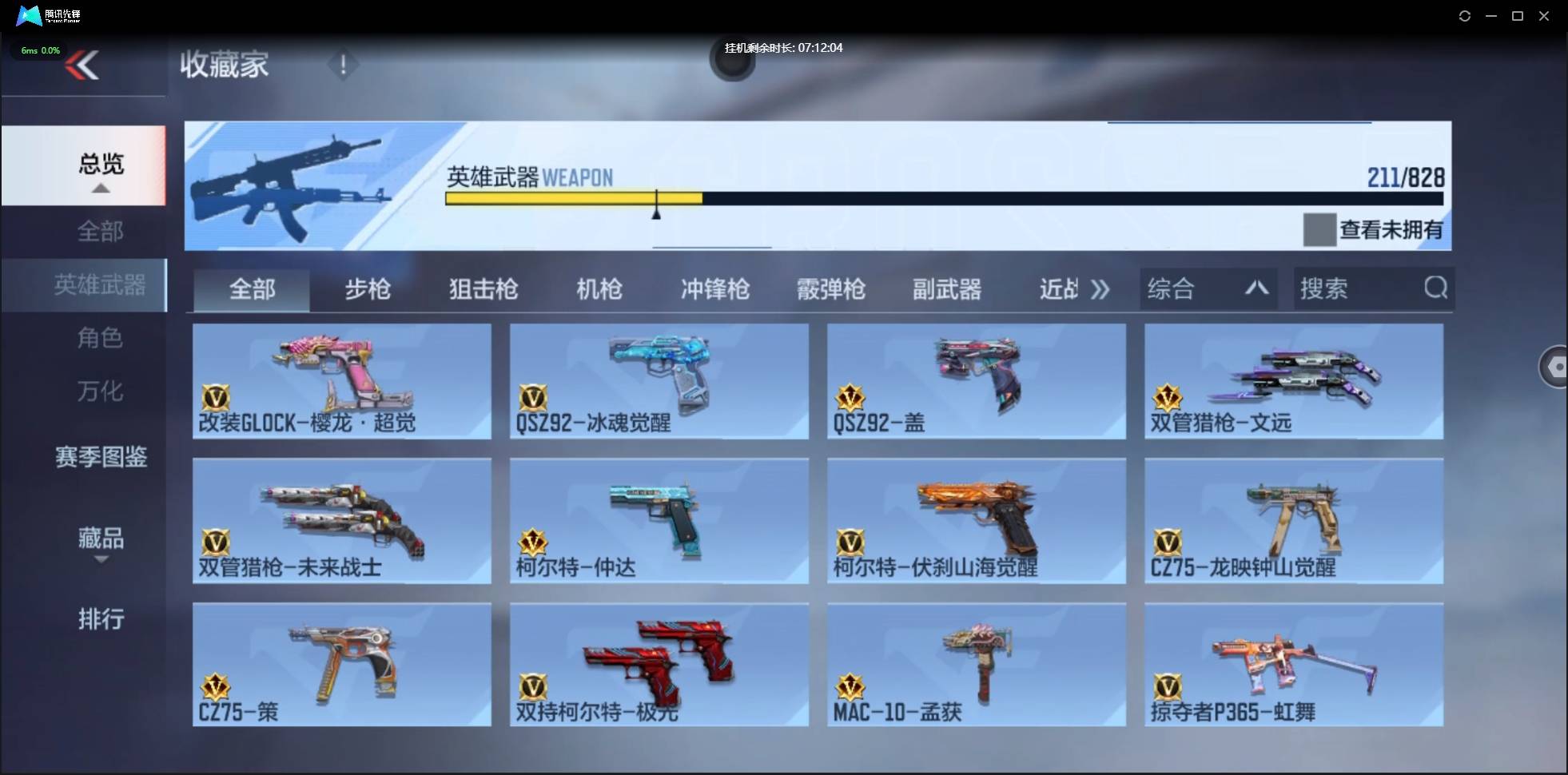
Task: Open the QSZ92-冰魂觉醒 weapon card
Action: tap(658, 381)
